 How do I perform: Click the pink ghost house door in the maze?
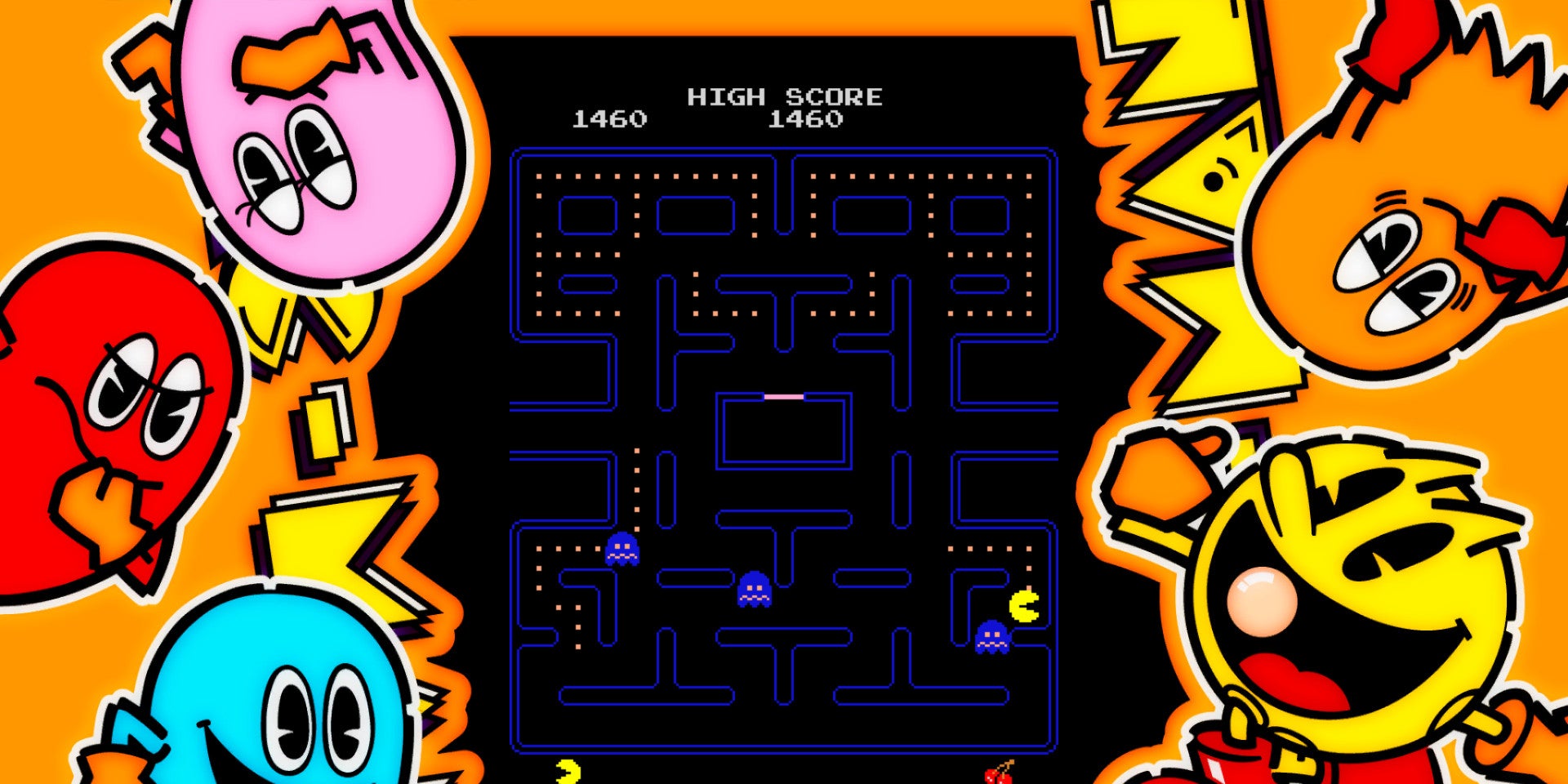point(782,395)
